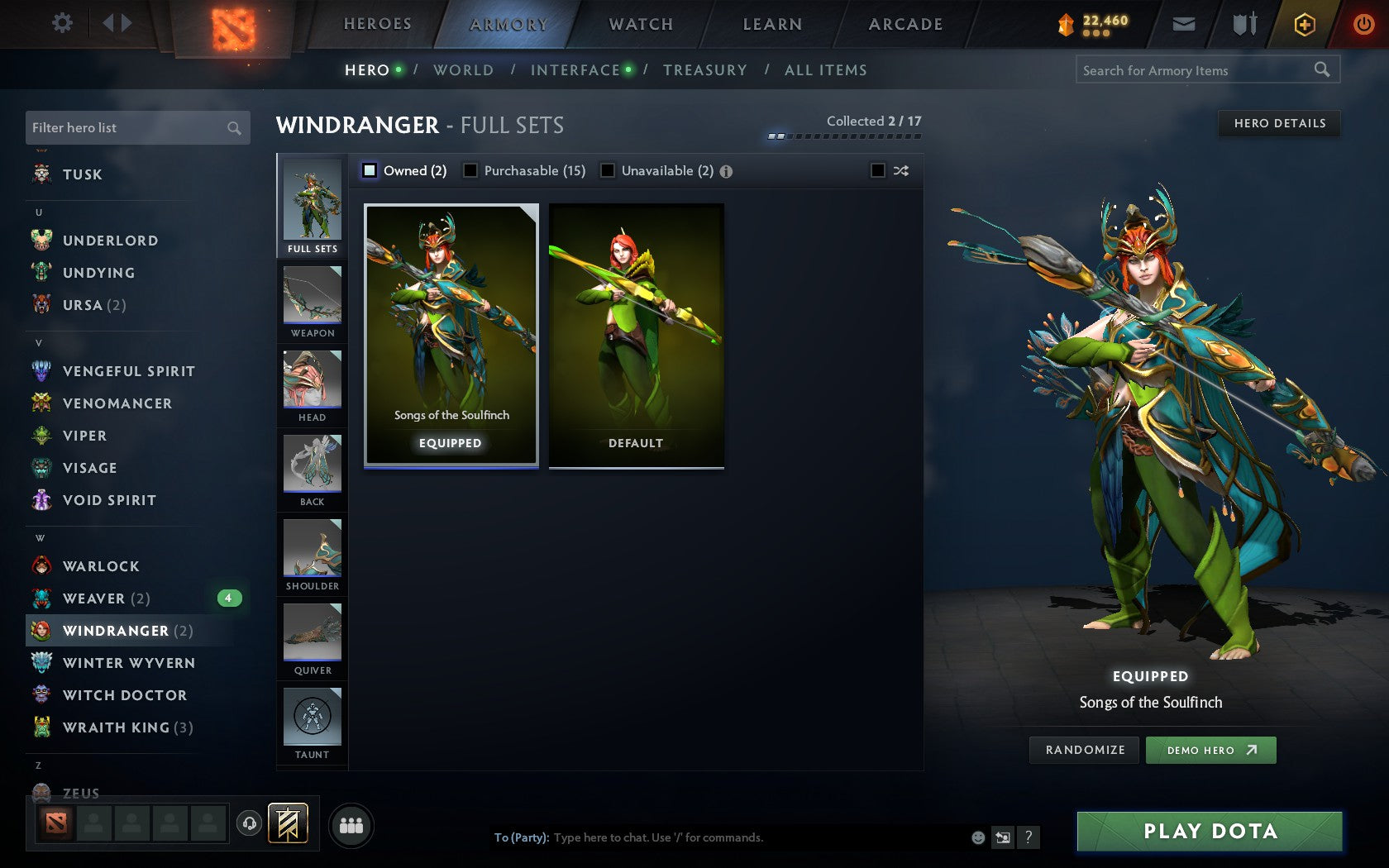Switch to the Arcade menu tab
The width and height of the screenshot is (1389, 868).
(x=905, y=24)
